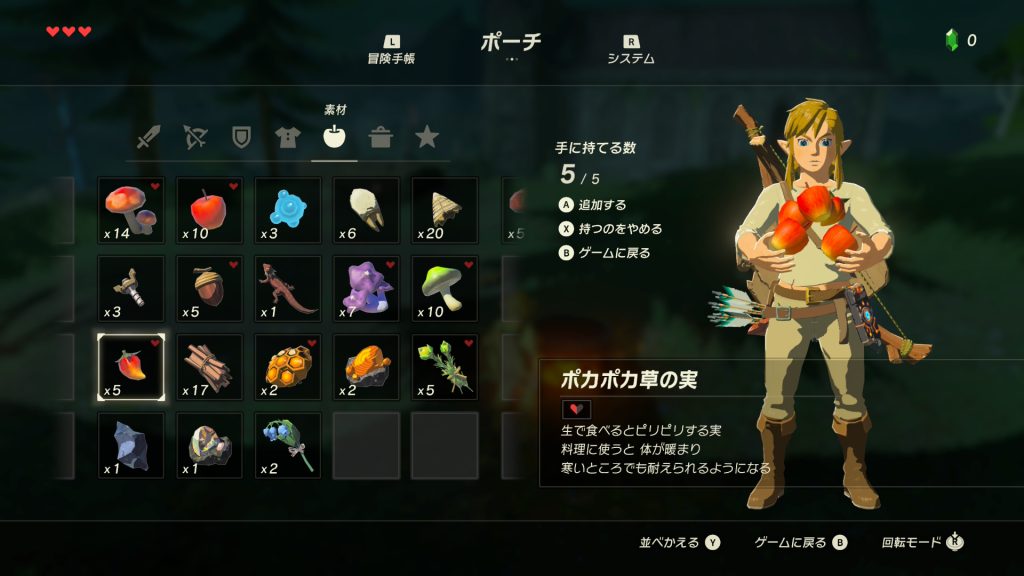Select the purple mushroom cluster
The image size is (1024, 576).
(366, 289)
